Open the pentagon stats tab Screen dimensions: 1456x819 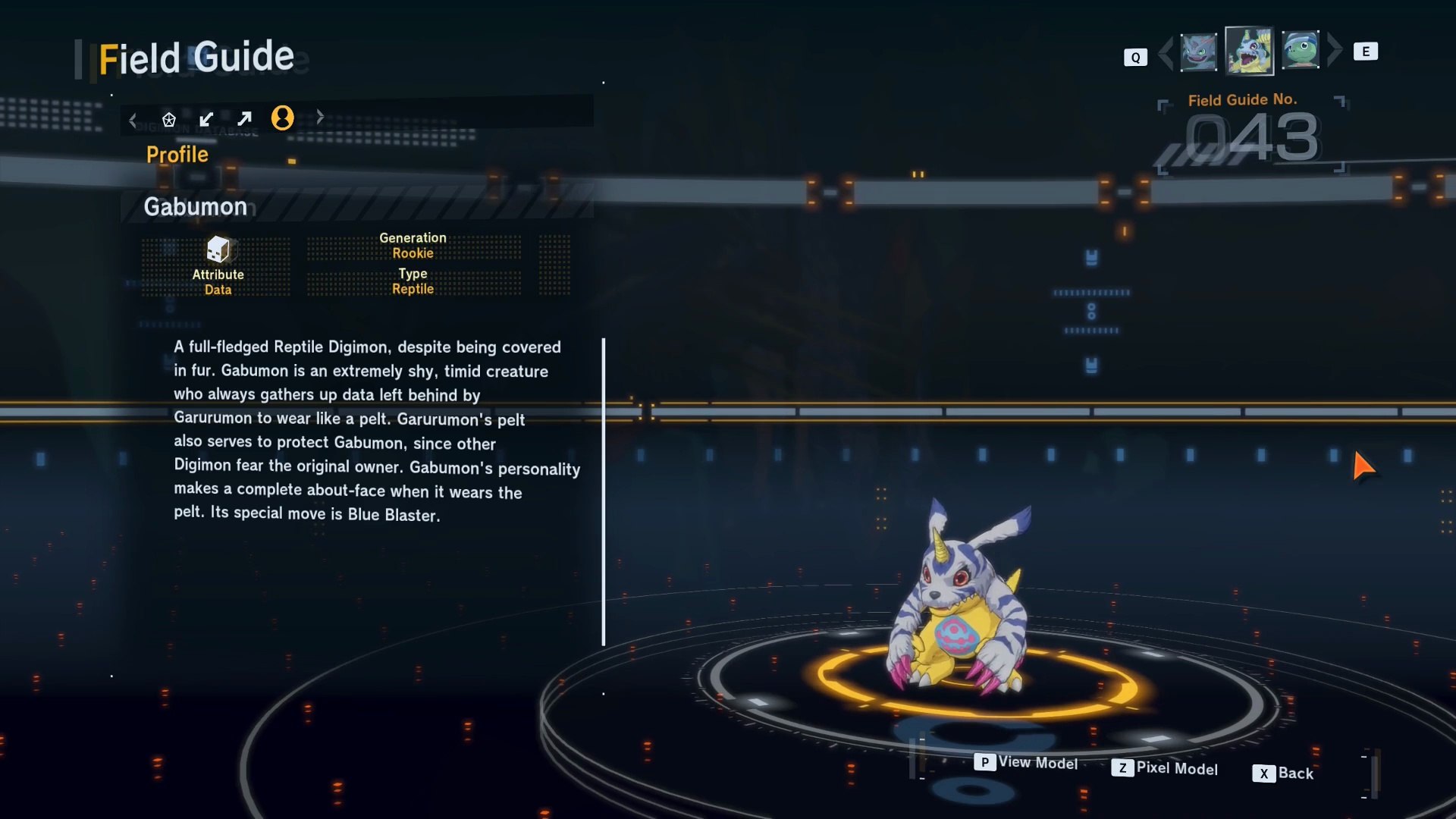(x=168, y=119)
